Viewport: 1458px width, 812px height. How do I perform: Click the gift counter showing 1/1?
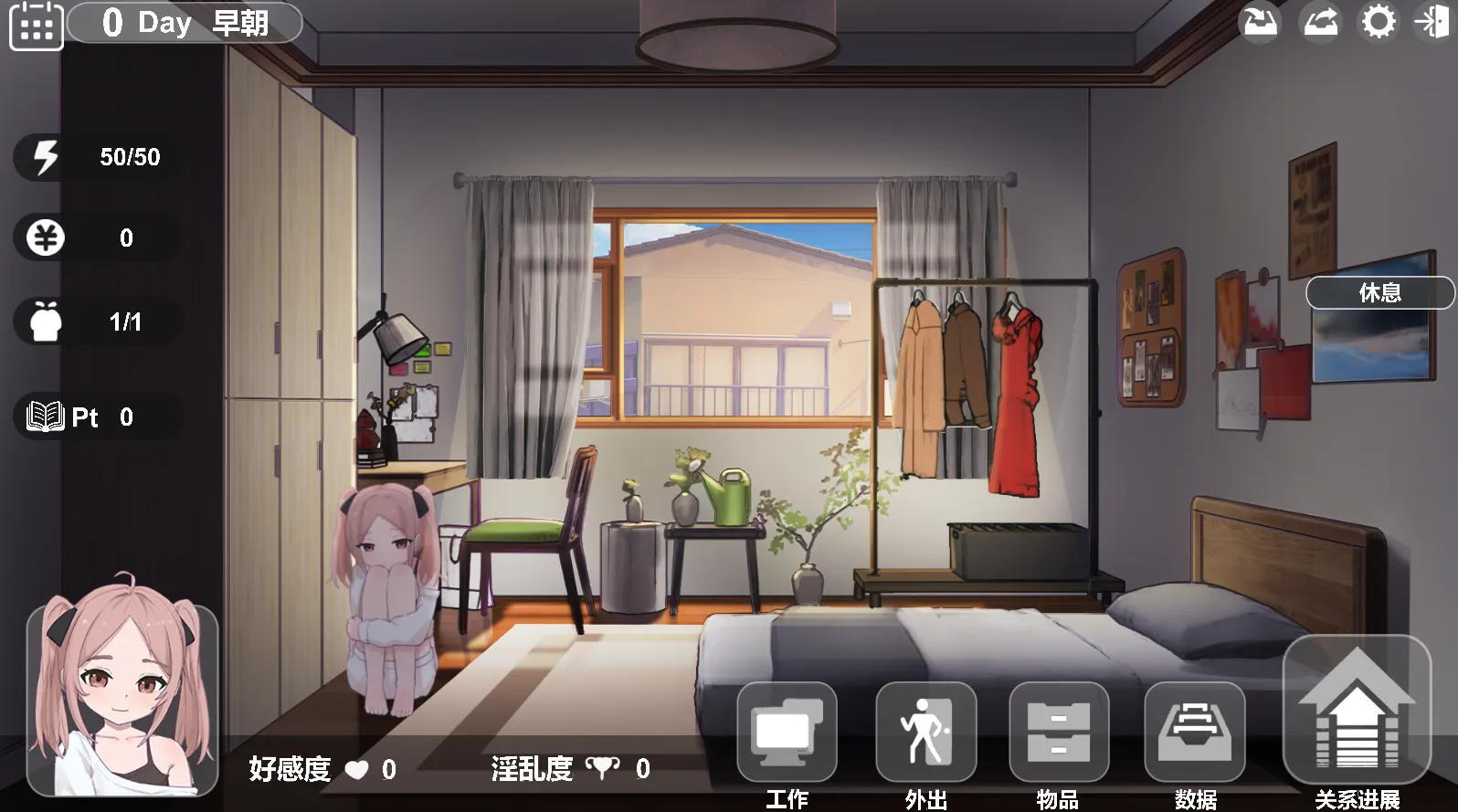click(x=45, y=321)
